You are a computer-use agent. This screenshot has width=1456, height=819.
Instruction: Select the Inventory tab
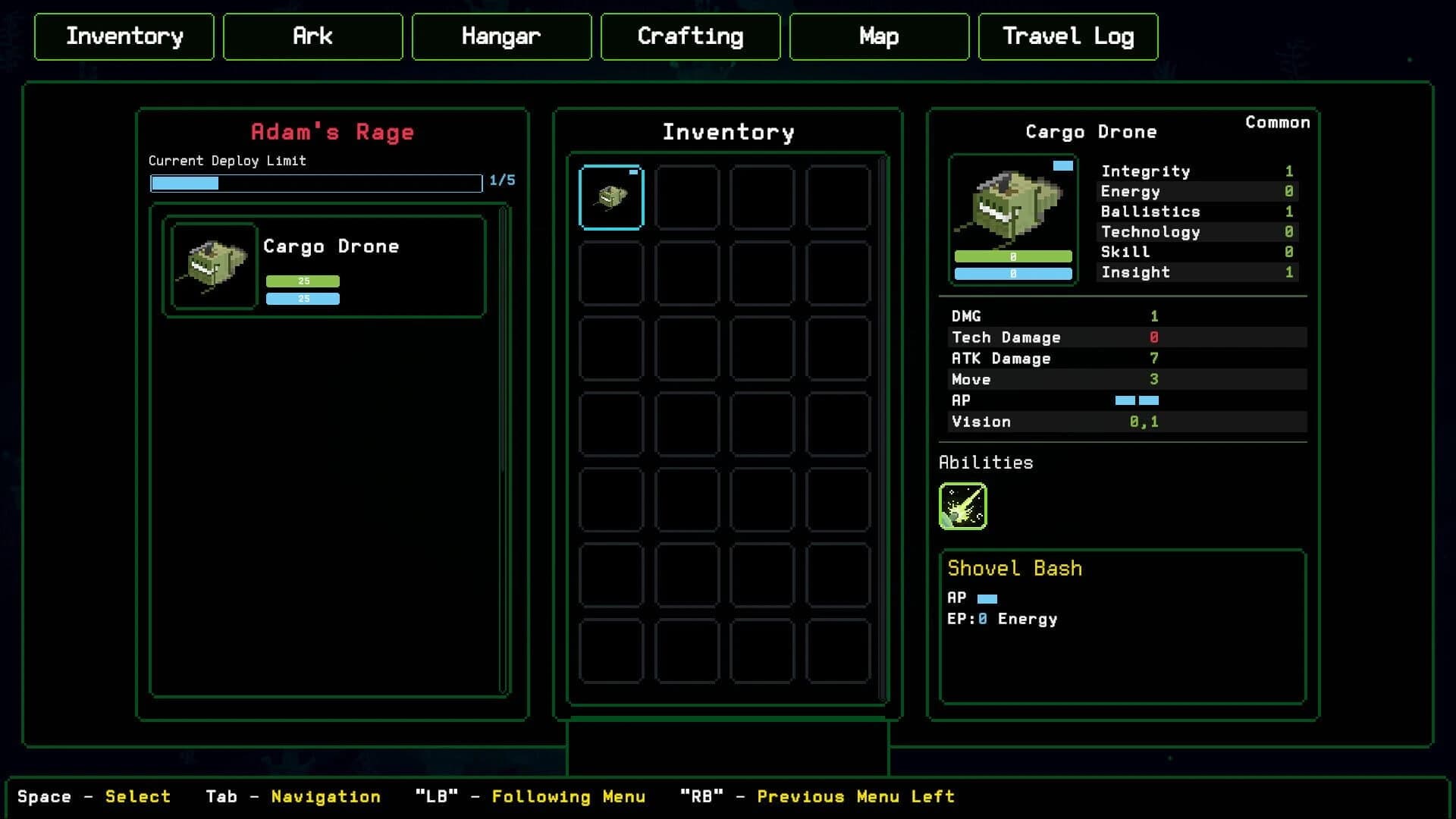(x=124, y=36)
